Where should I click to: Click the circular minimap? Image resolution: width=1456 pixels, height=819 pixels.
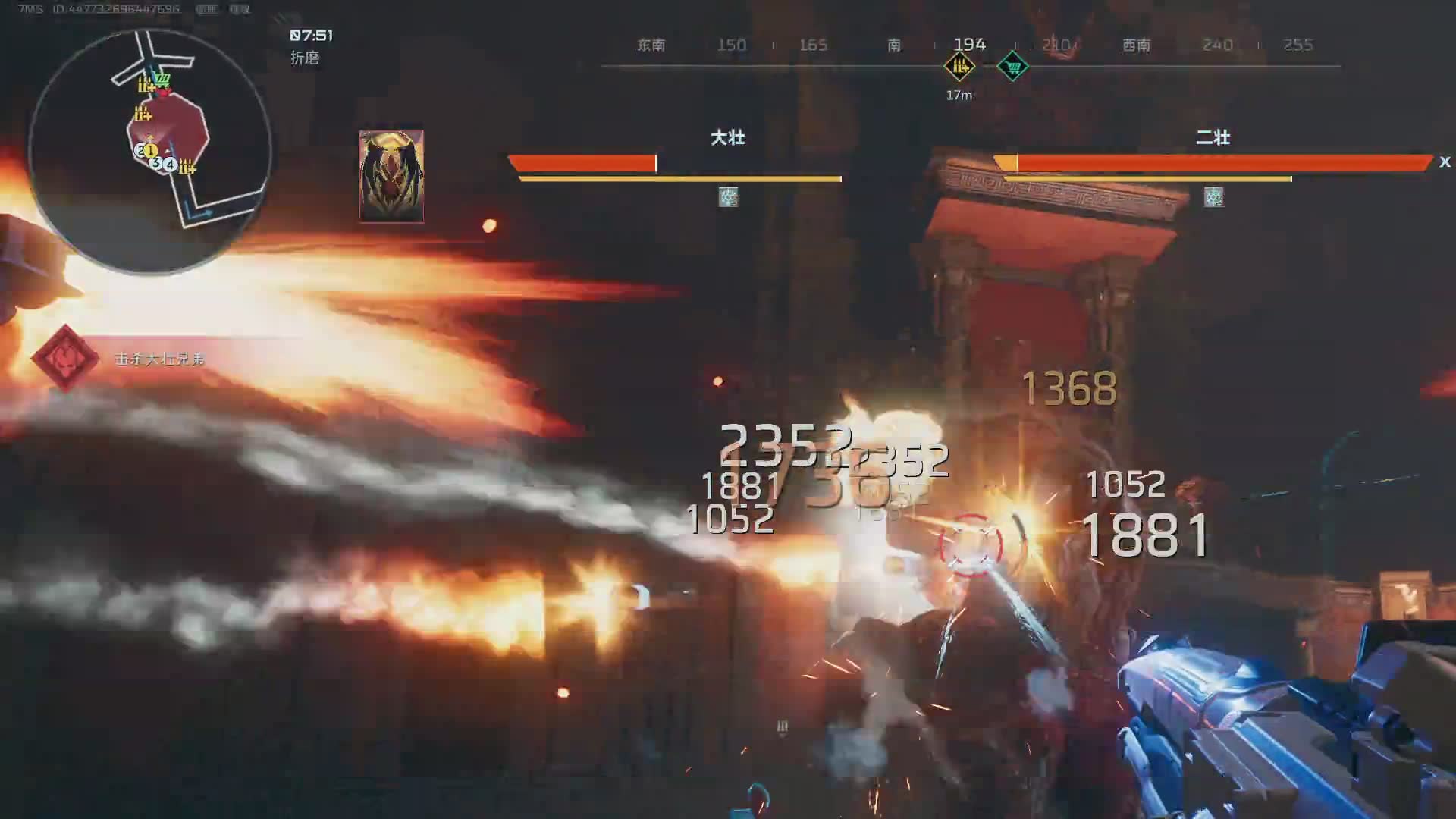(149, 152)
